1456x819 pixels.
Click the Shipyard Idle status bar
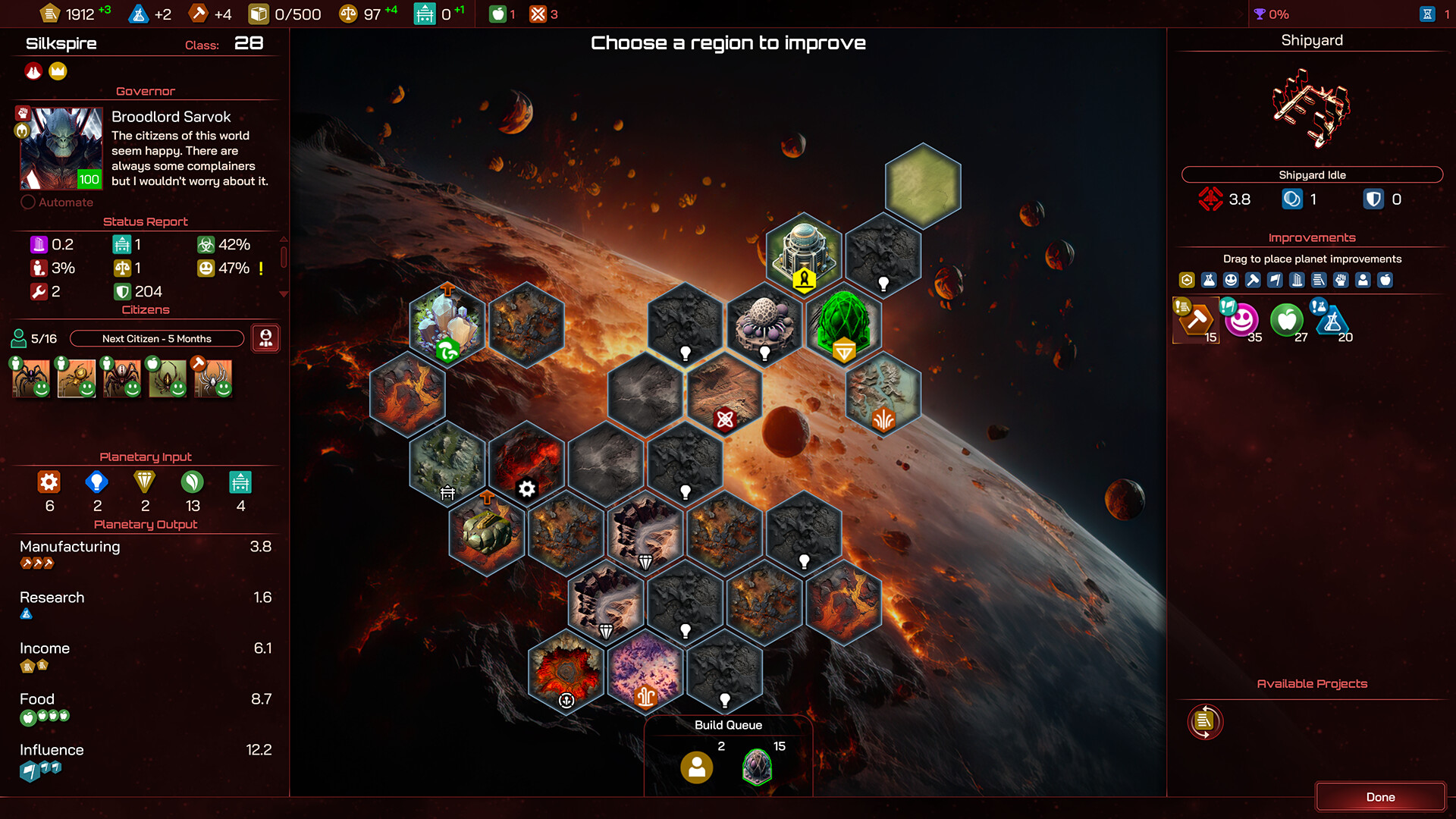[x=1312, y=174]
